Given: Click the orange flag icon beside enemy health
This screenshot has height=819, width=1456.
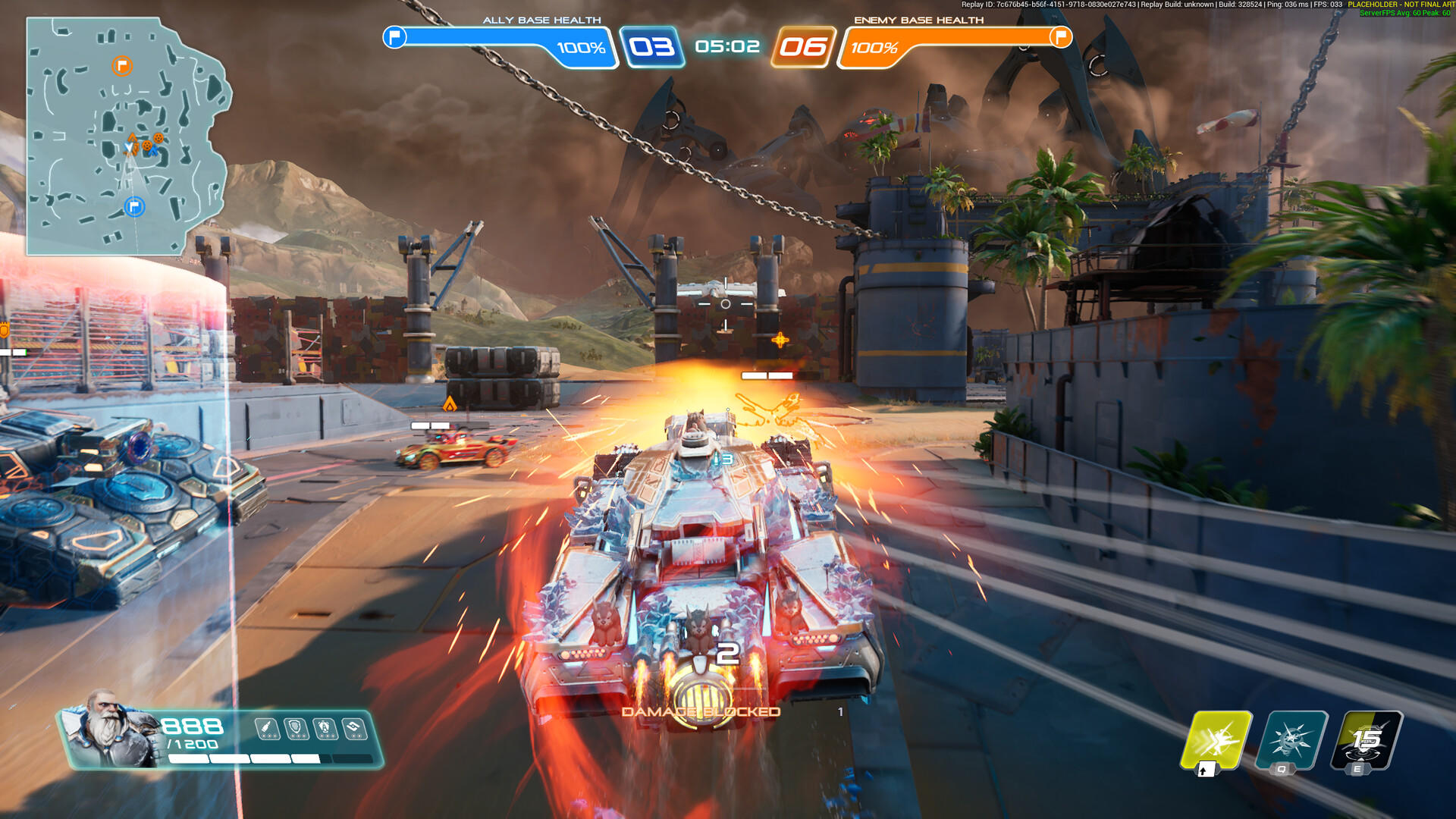Looking at the screenshot, I should (1060, 36).
